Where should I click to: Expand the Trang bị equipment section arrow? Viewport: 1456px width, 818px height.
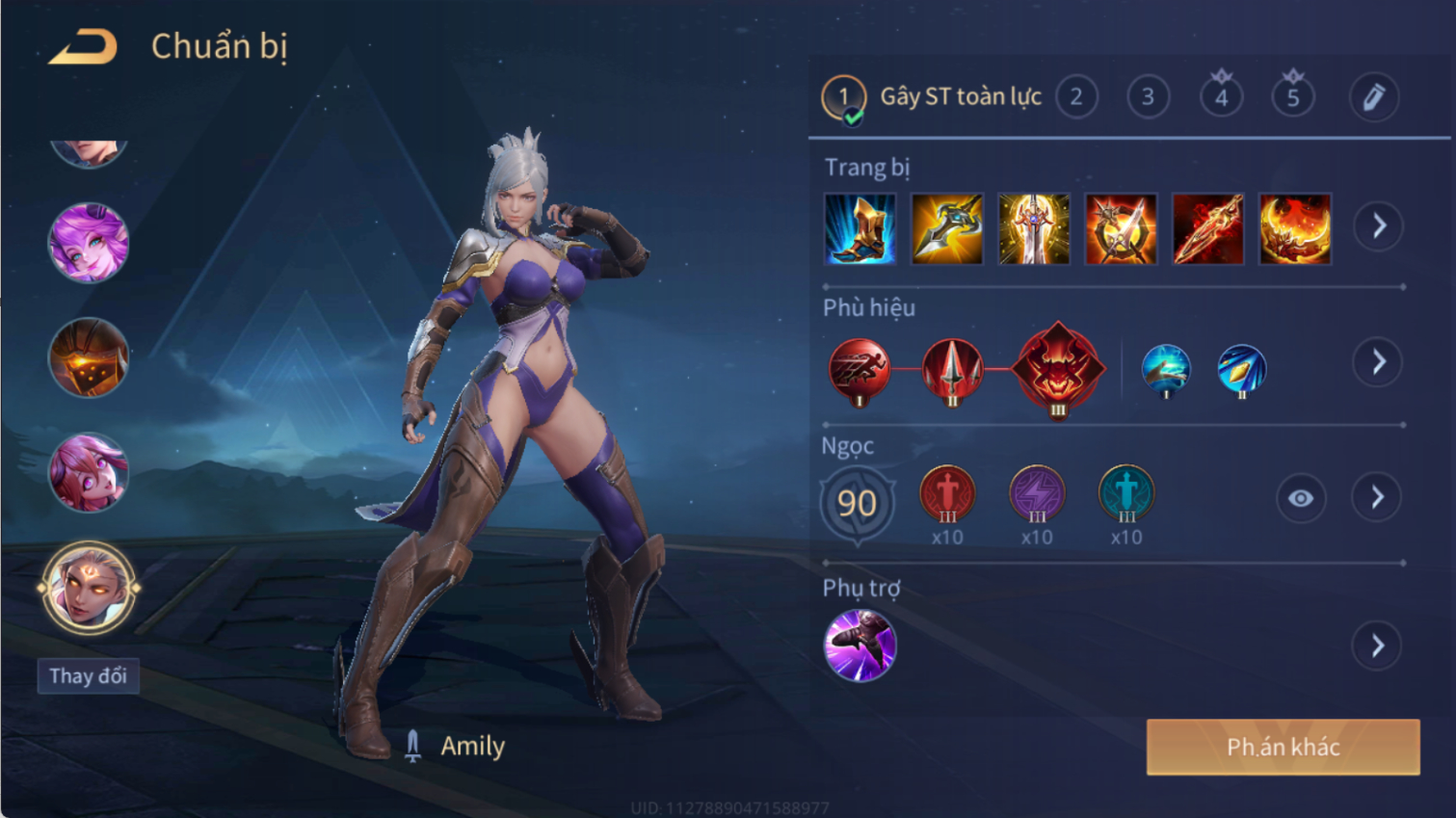[x=1378, y=226]
